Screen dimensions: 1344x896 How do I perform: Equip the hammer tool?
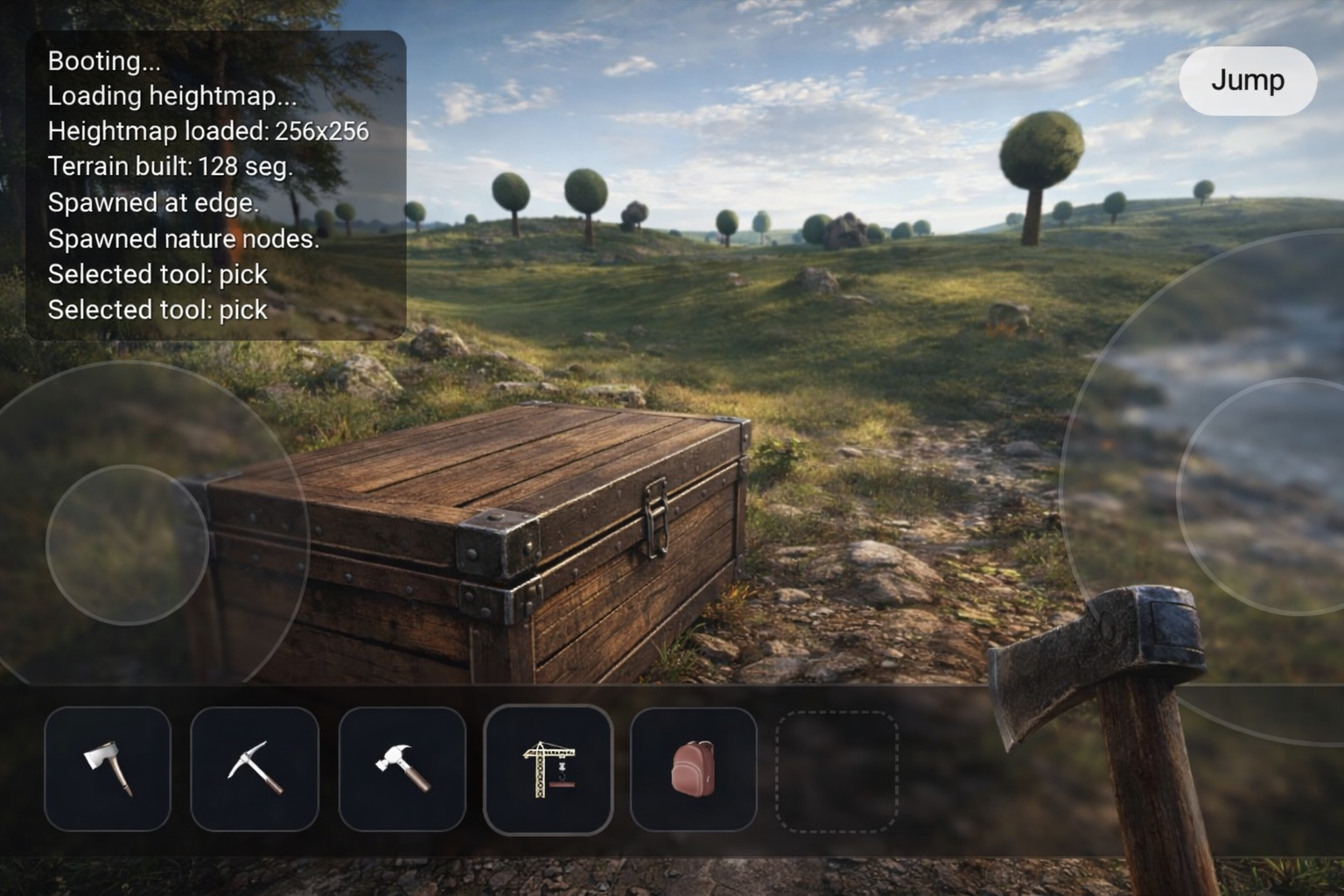coord(402,768)
